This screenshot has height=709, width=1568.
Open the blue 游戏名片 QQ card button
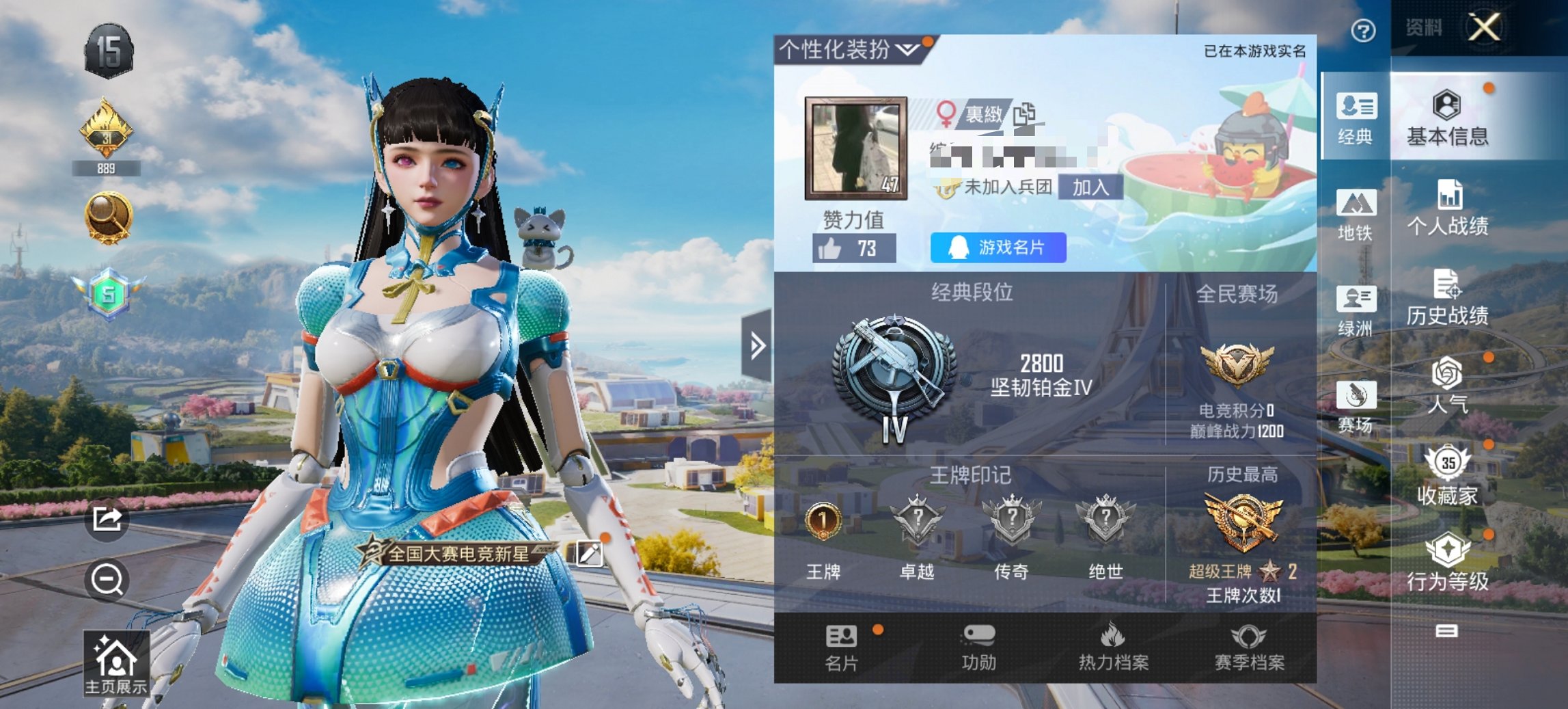[x=996, y=248]
